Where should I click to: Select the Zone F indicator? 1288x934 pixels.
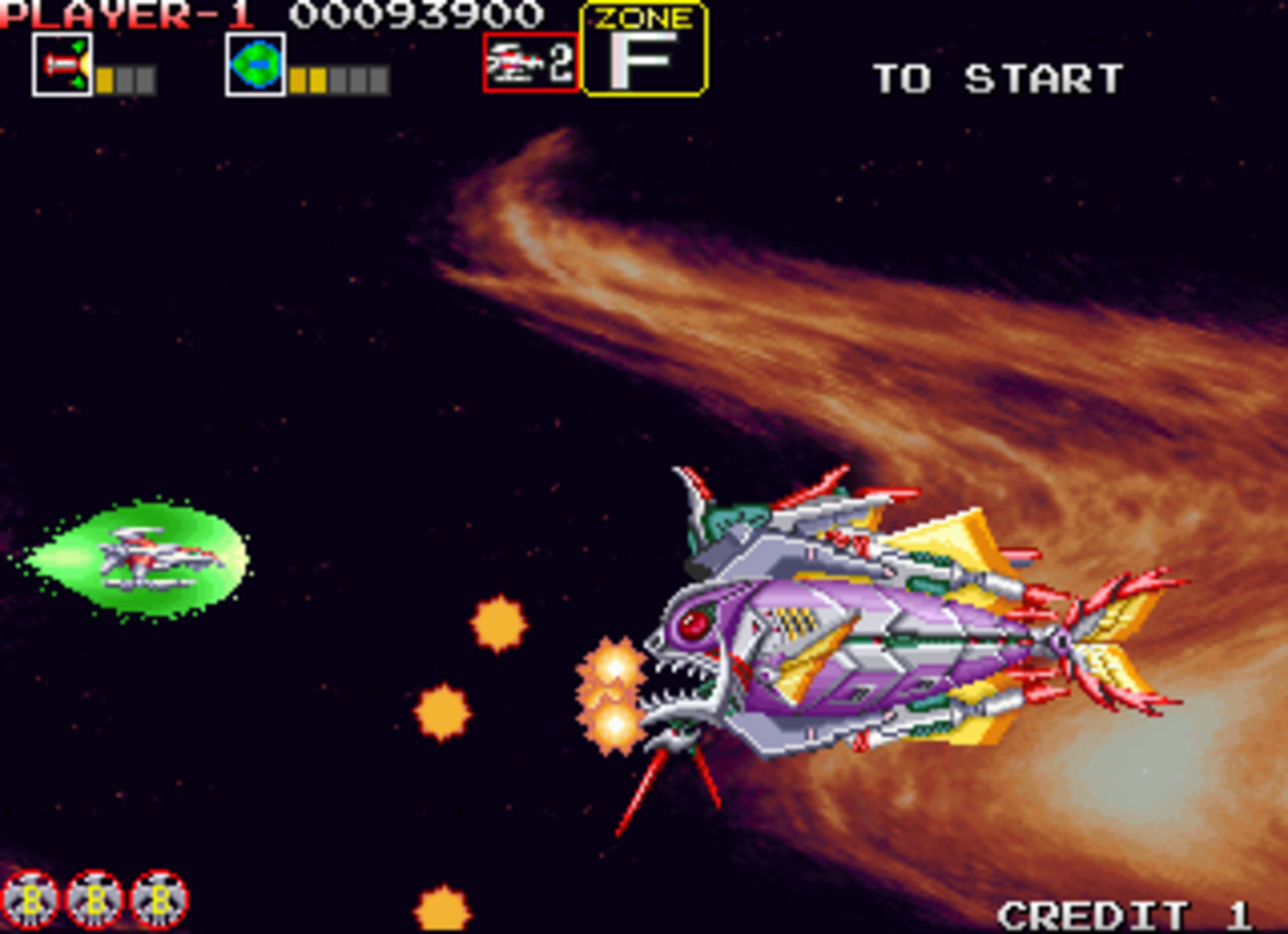coord(644,49)
